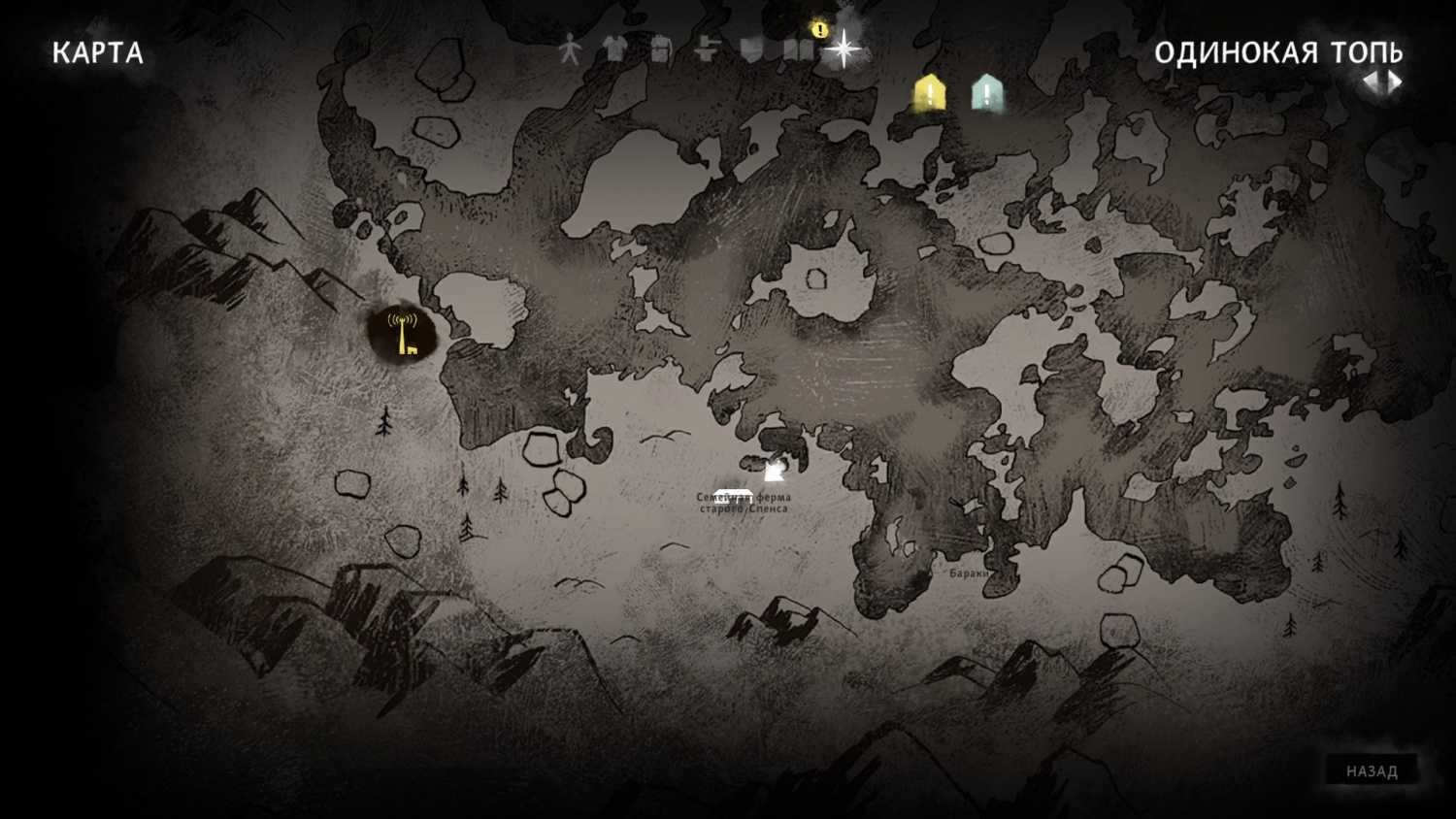This screenshot has width=1456, height=819.
Task: Open the backpack inventory tab
Action: (660, 49)
